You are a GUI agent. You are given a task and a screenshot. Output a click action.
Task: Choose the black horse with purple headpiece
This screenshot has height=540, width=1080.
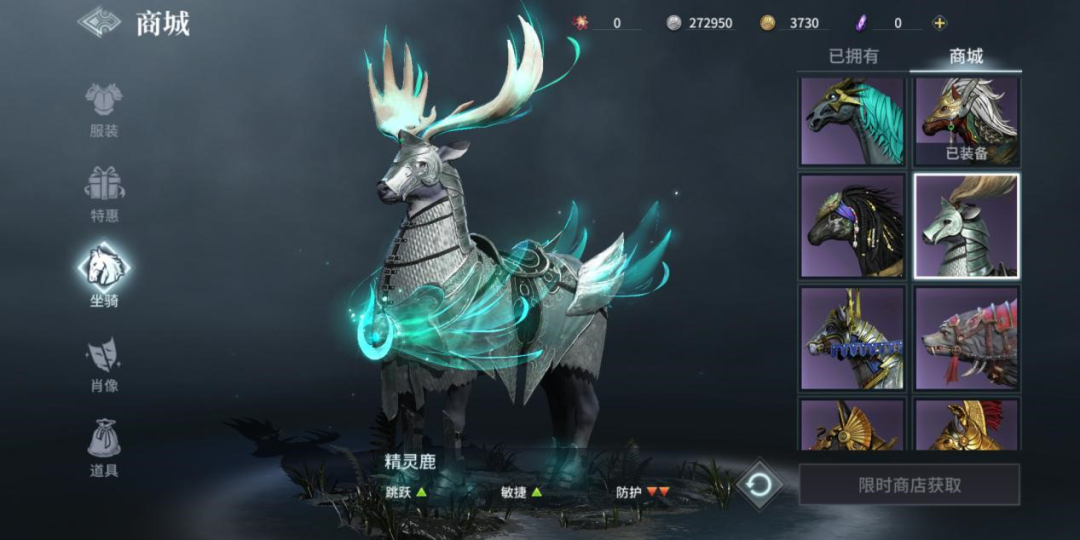pyautogui.click(x=852, y=226)
